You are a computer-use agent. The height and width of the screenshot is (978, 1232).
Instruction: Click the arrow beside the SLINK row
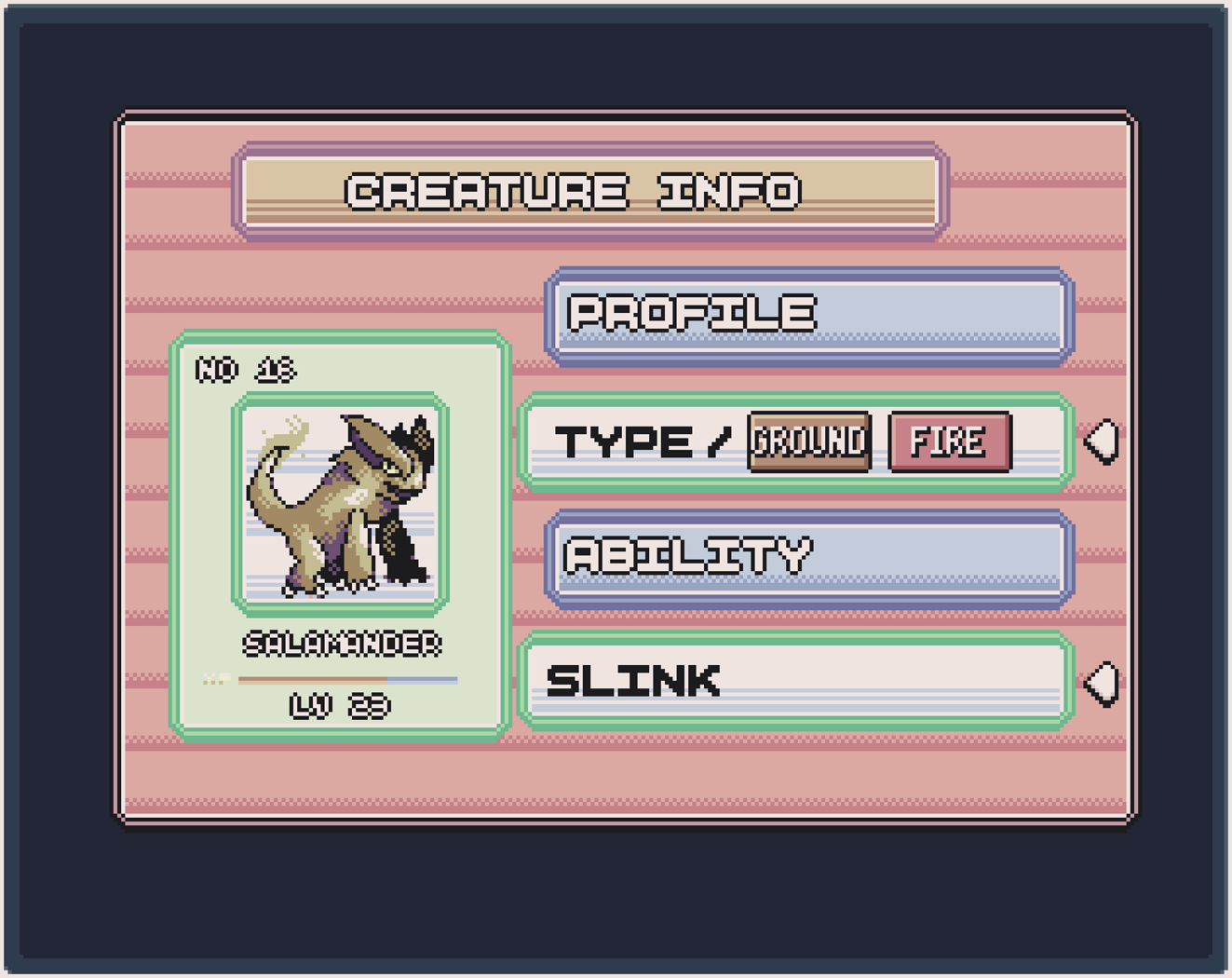coord(1103,684)
